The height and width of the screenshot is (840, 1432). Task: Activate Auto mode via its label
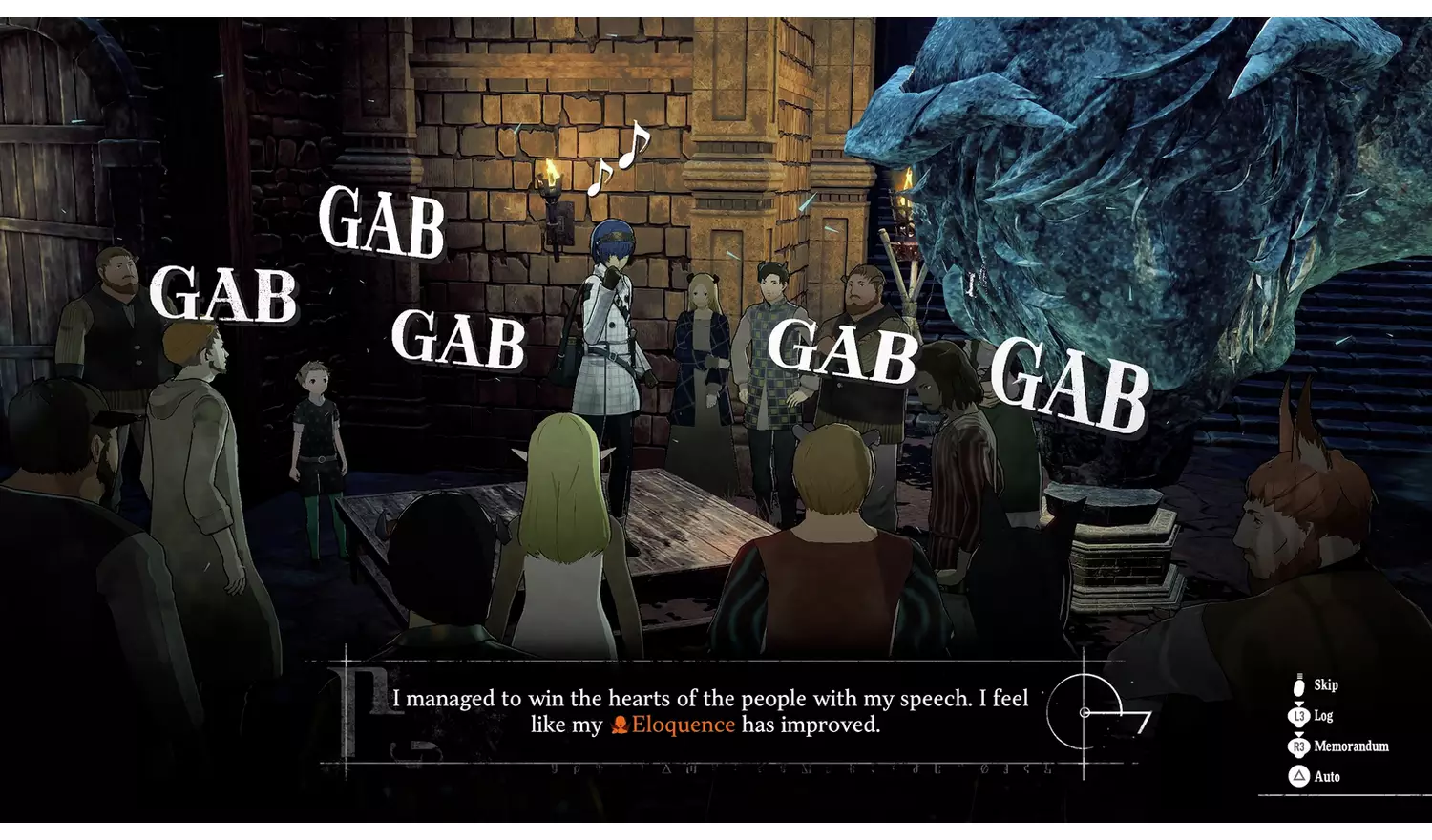coord(1327,775)
